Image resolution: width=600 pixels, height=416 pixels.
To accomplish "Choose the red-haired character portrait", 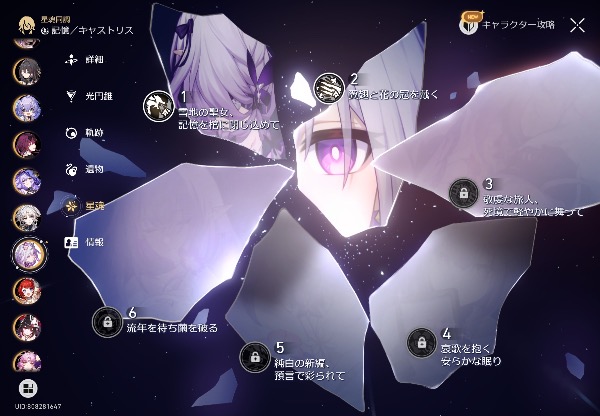I will [26, 291].
